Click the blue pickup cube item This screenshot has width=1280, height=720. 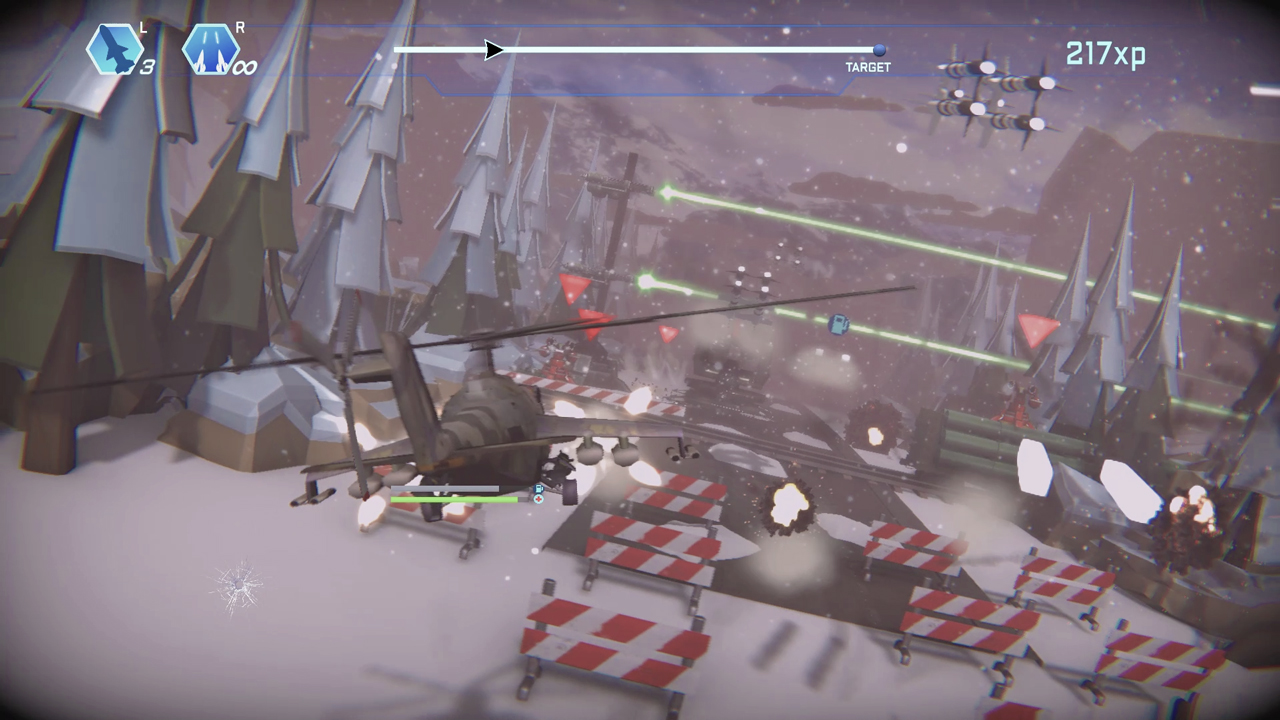(838, 325)
